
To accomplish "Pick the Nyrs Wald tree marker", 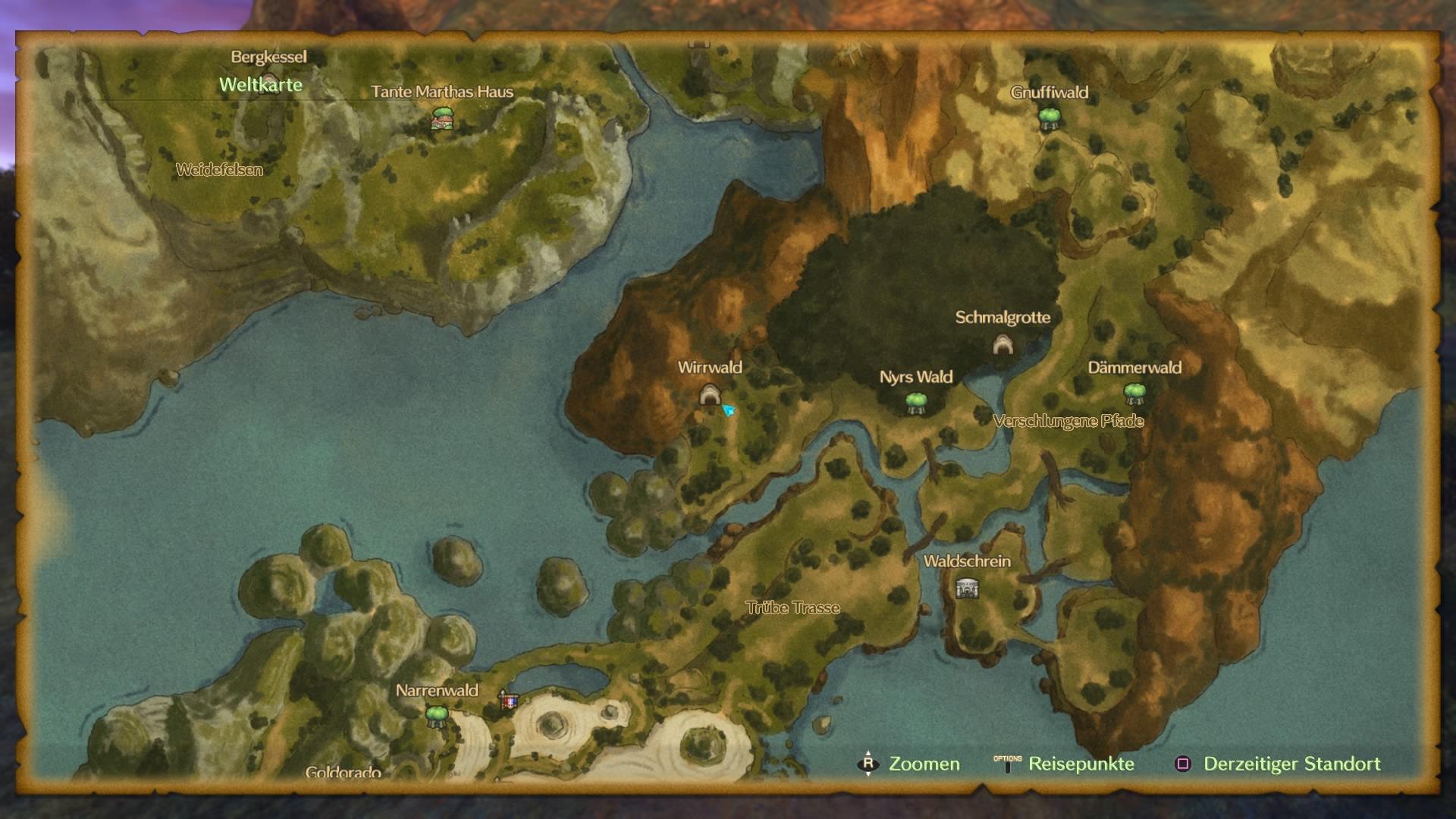I will point(916,402).
